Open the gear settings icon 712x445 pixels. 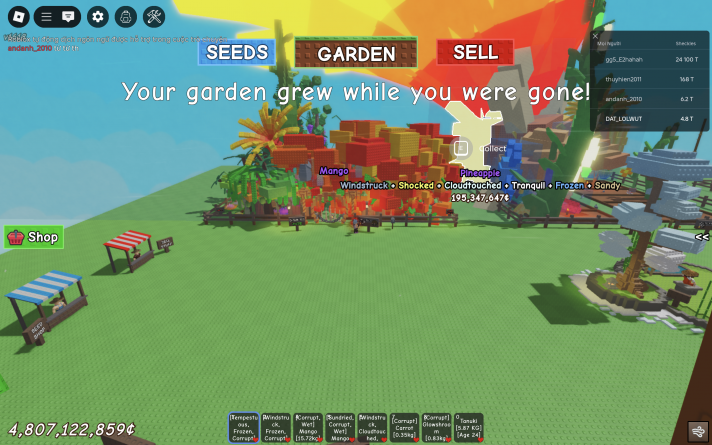point(97,16)
